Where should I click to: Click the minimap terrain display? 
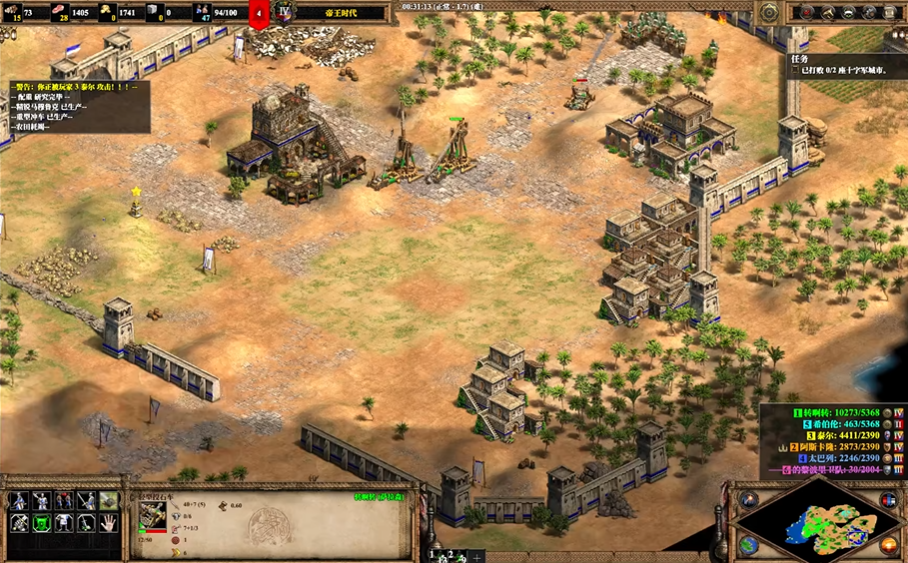[x=818, y=521]
